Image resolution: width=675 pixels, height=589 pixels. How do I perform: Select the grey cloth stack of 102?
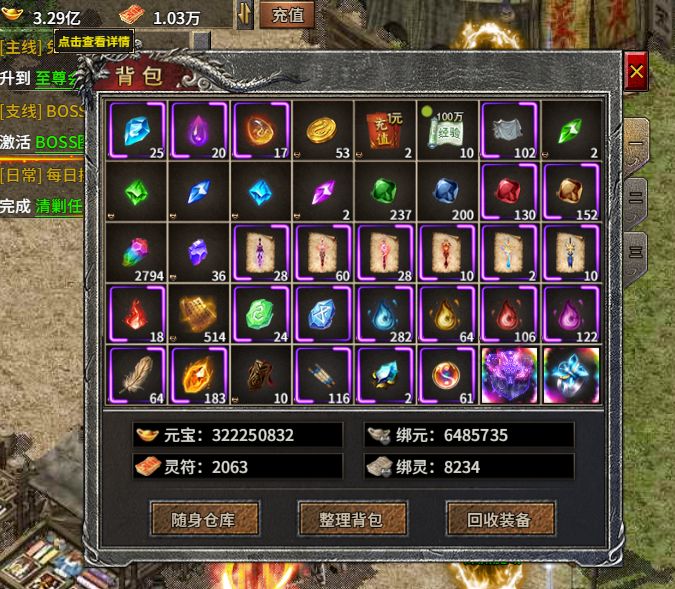click(510, 130)
